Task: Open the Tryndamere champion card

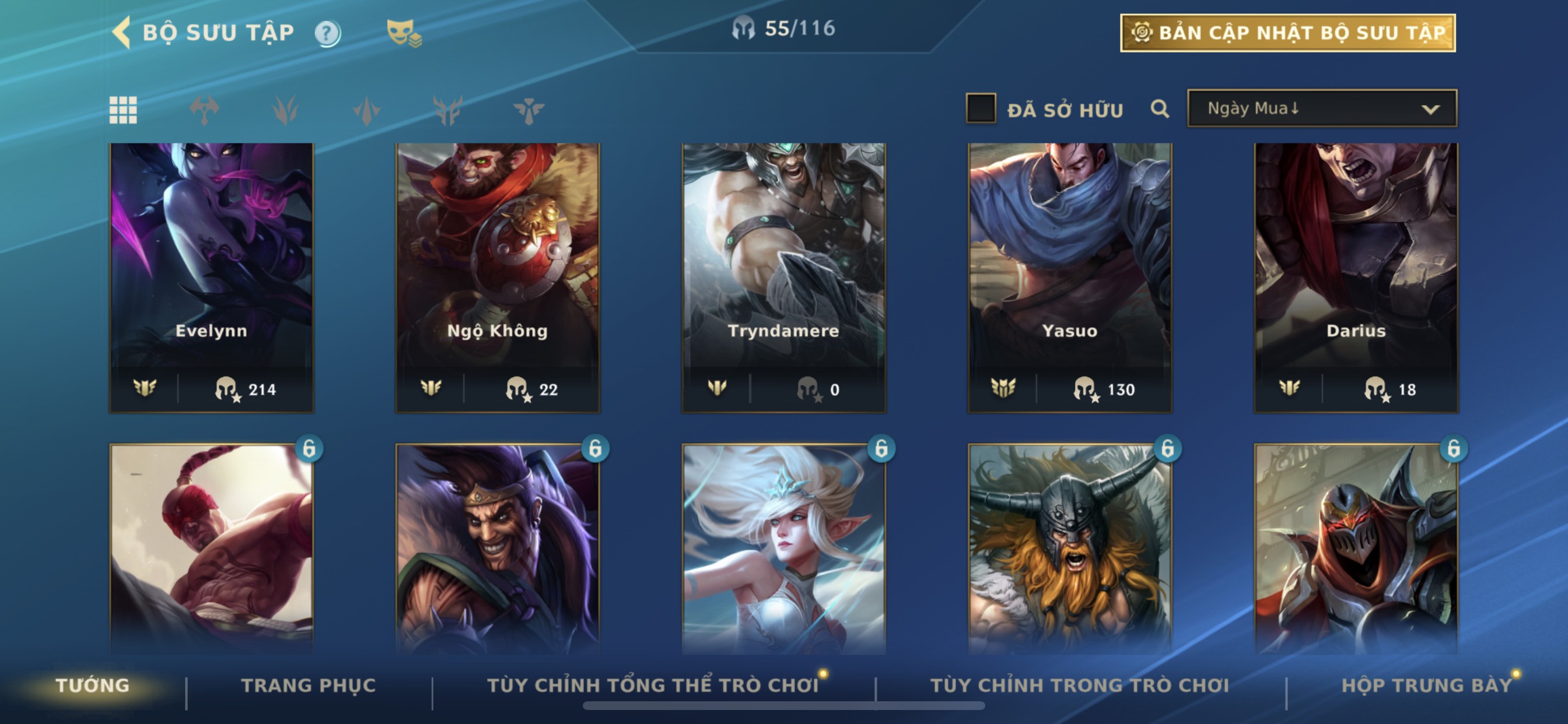Action: (783, 277)
